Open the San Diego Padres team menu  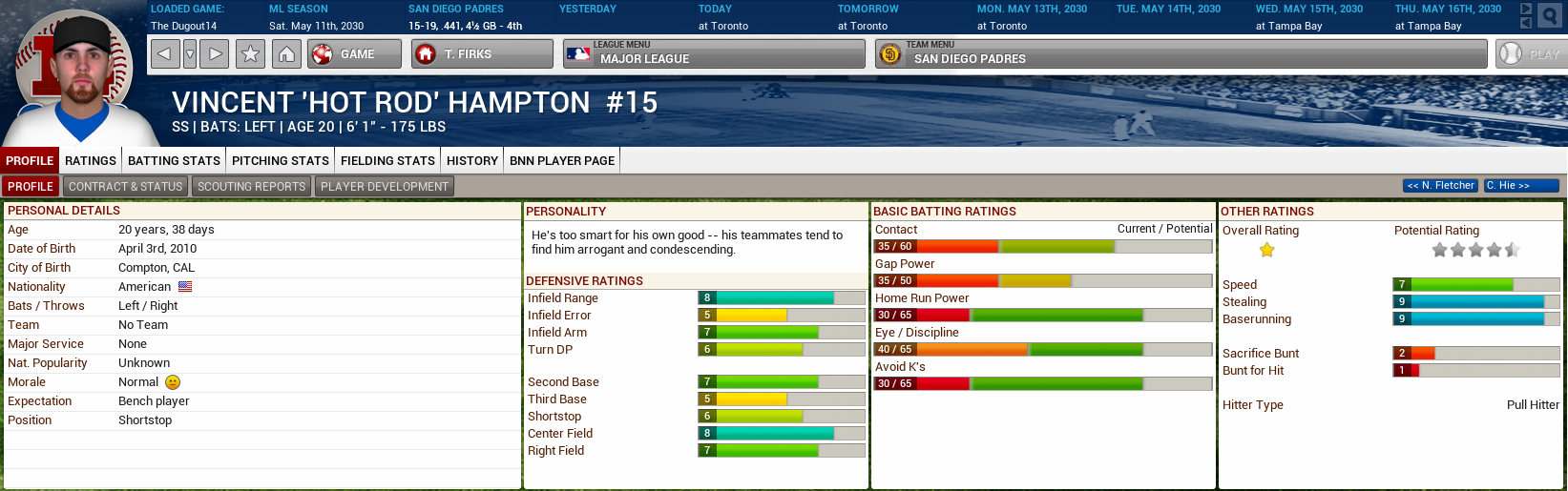(1180, 54)
